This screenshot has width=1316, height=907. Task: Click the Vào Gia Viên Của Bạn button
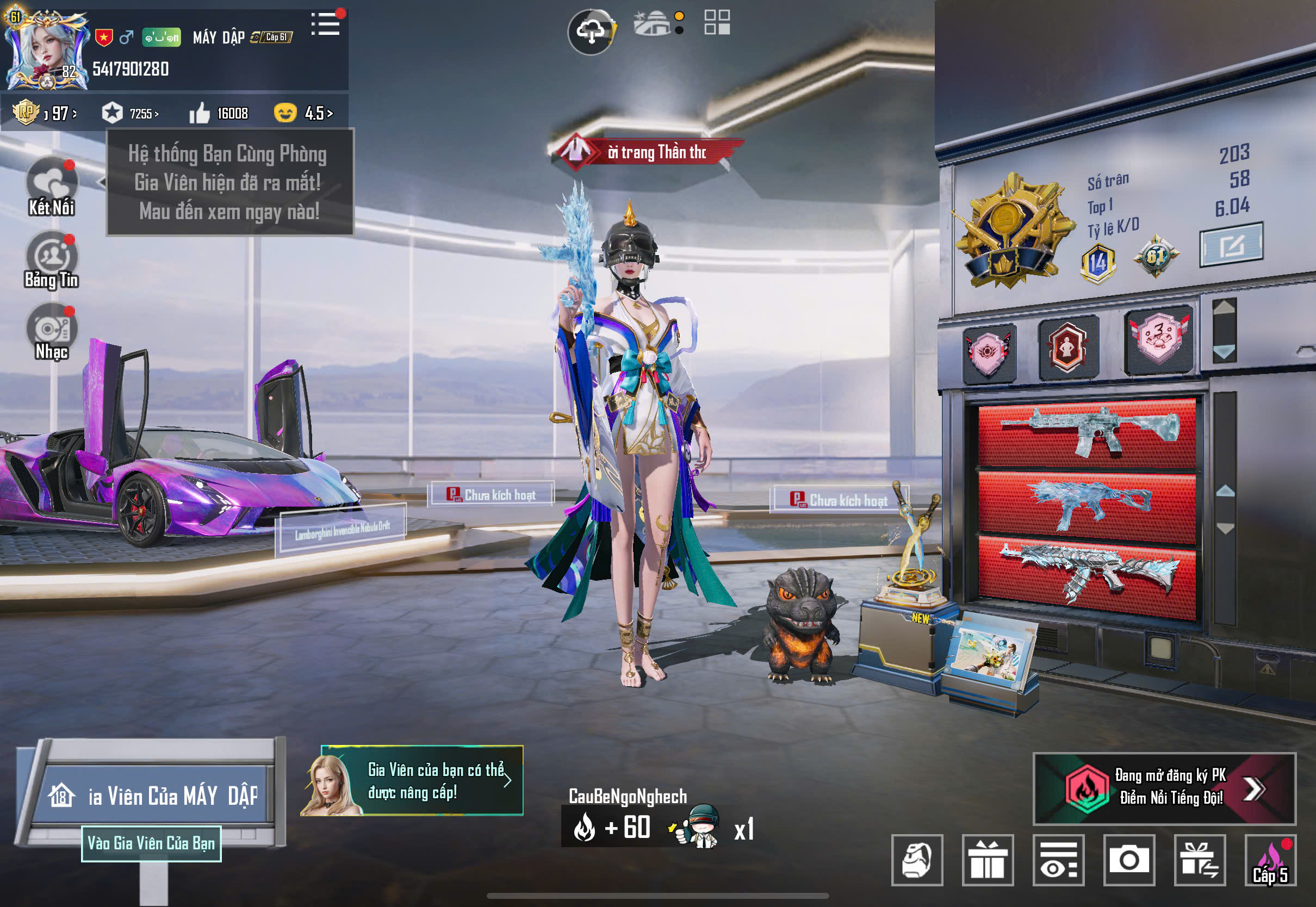coord(151,843)
